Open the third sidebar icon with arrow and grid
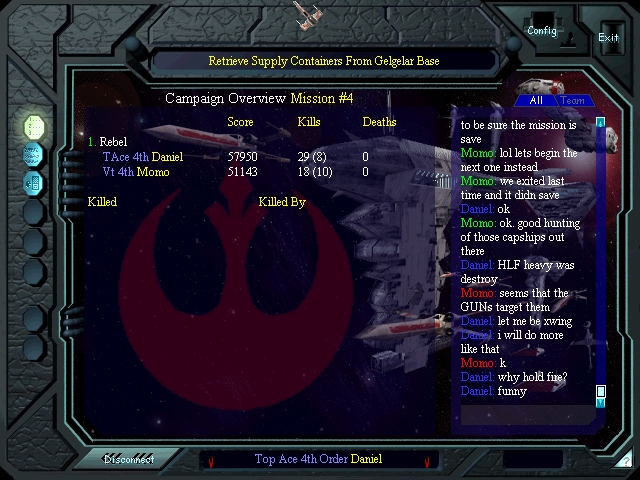This screenshot has height=480, width=640. 34,183
